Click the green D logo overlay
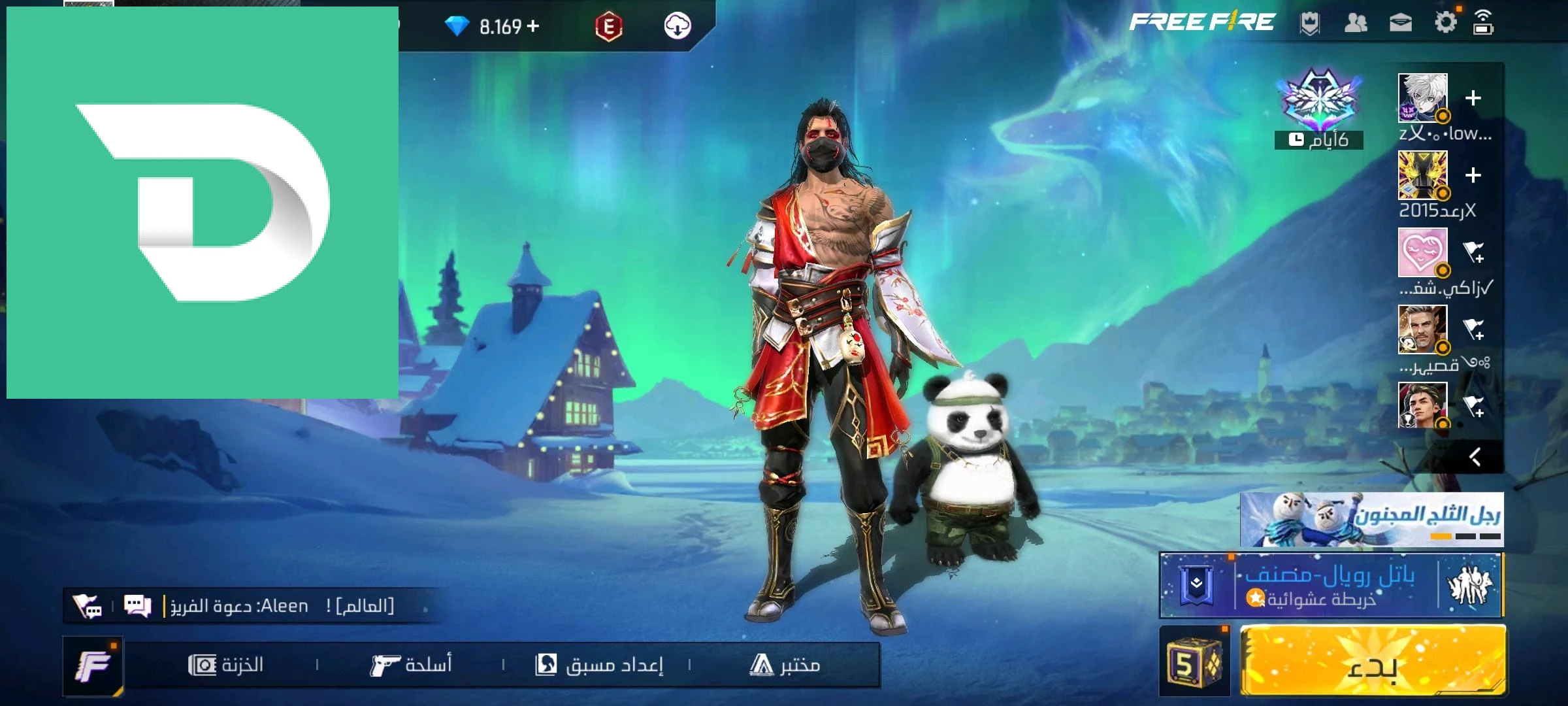Screen dimensions: 1568x706 point(203,203)
